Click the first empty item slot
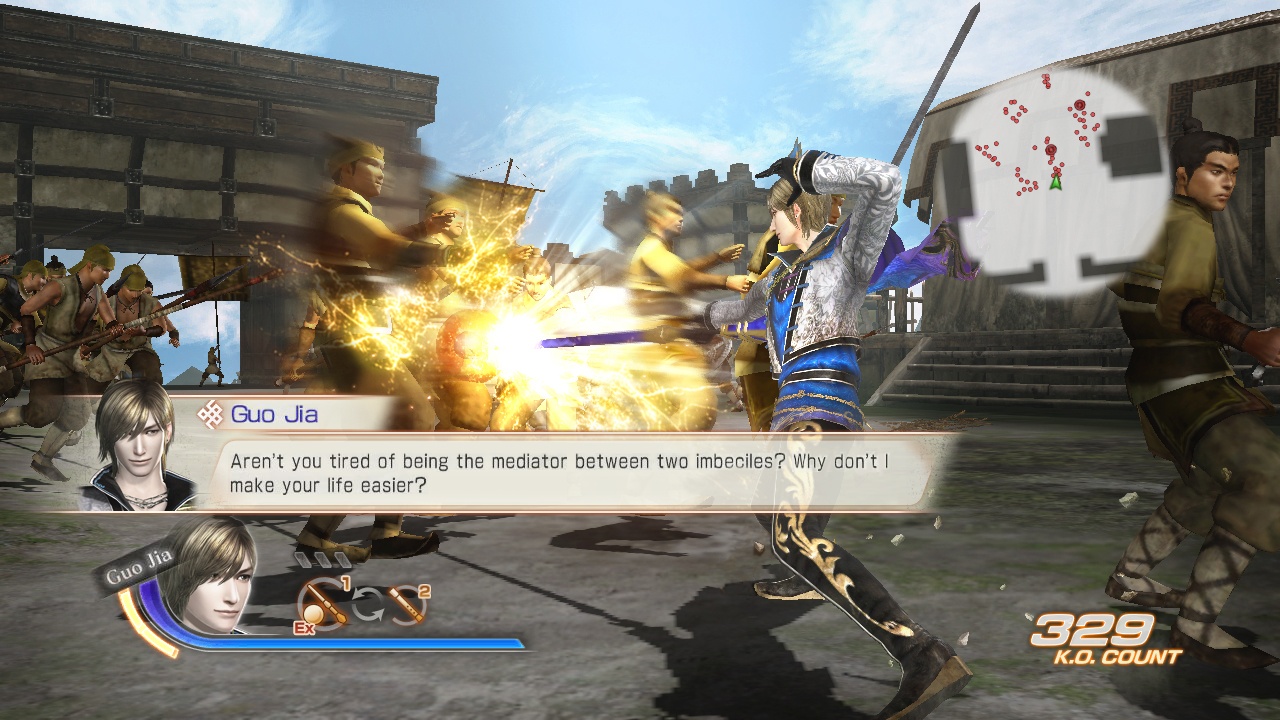 [x=302, y=558]
